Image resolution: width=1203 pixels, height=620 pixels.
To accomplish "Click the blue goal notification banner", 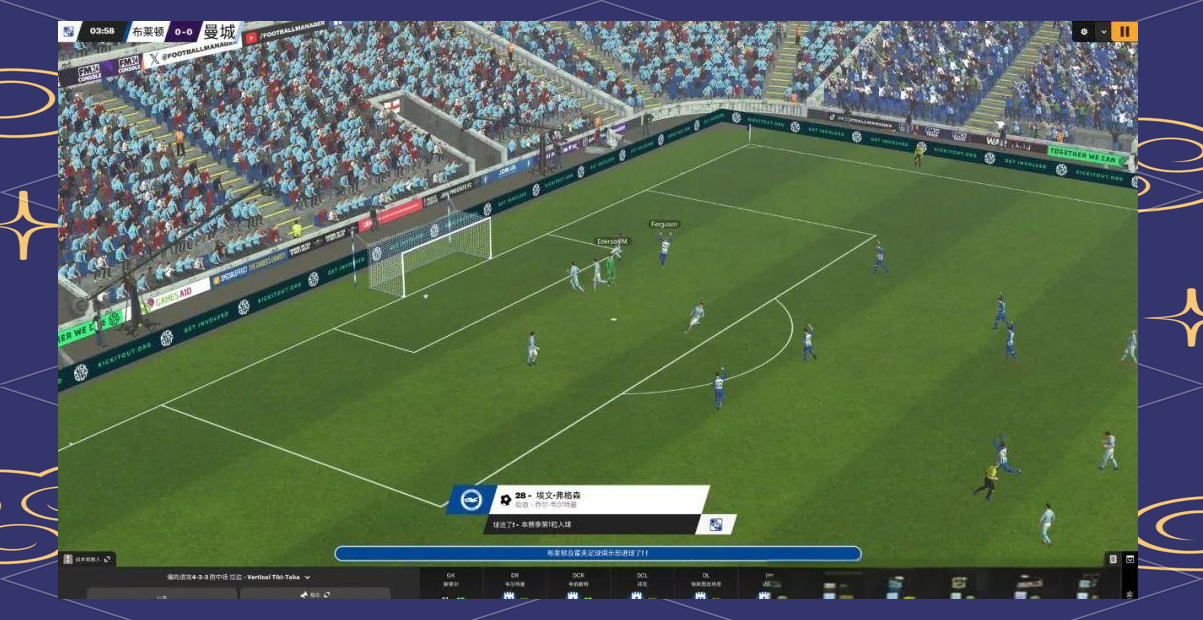I will coord(597,553).
